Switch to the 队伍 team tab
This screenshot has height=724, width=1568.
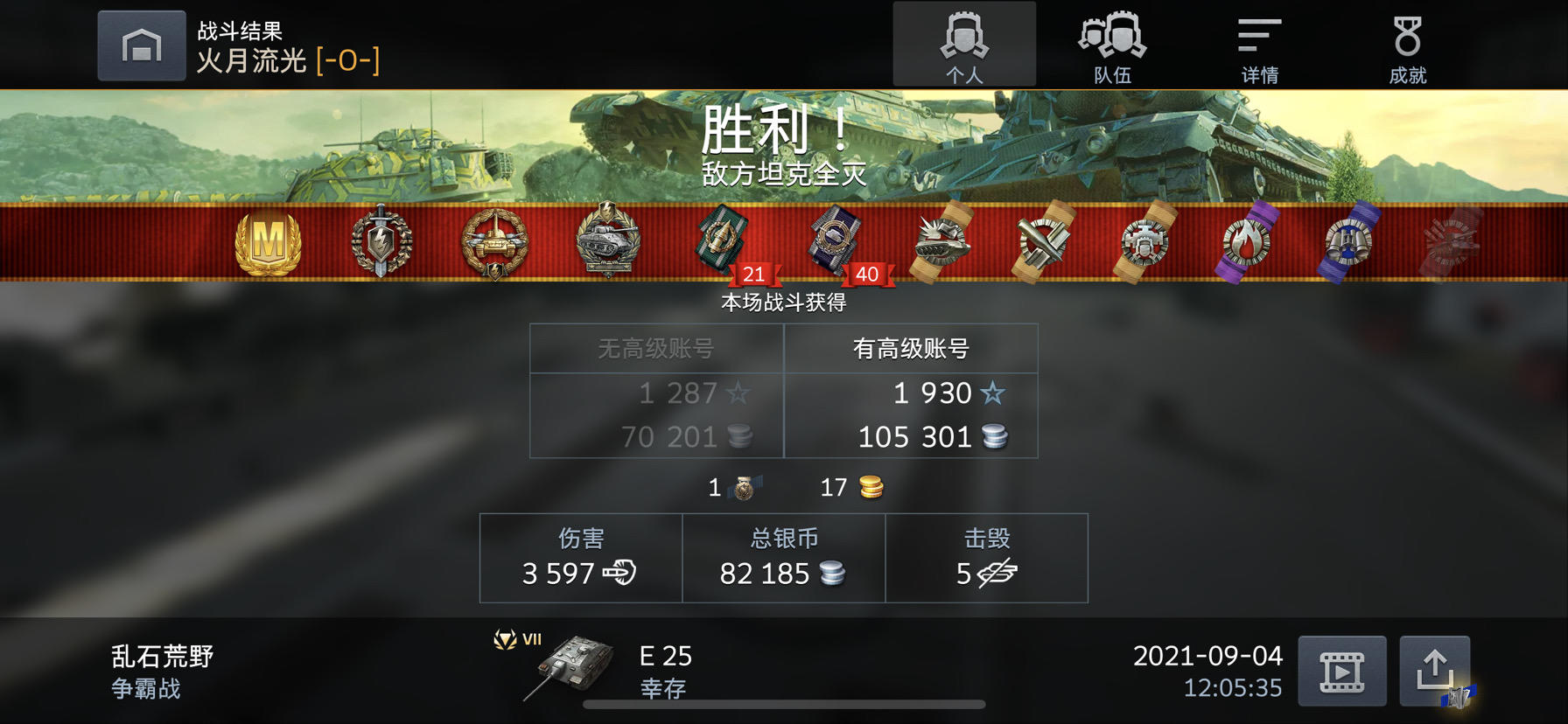point(1112,44)
